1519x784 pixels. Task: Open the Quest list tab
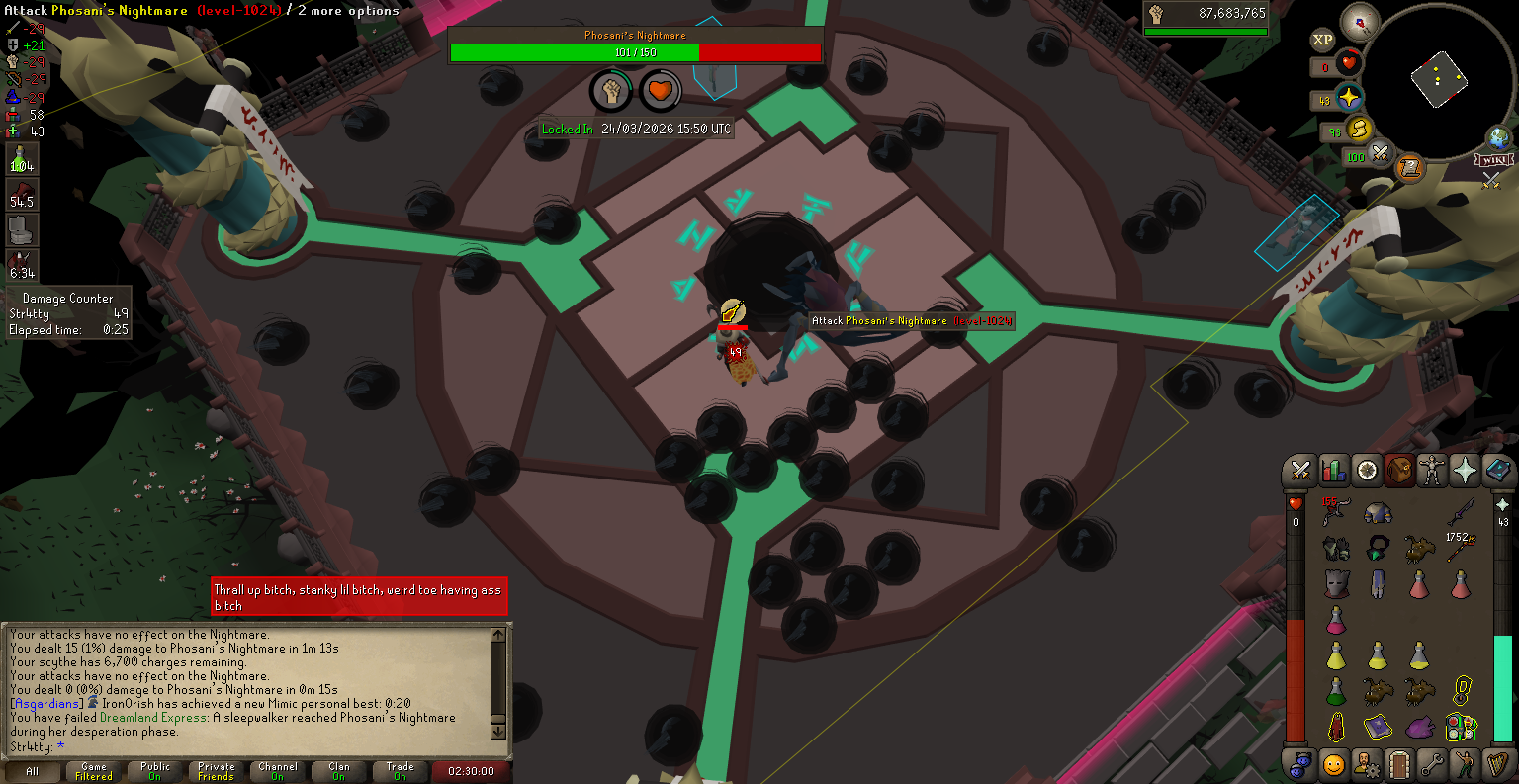pyautogui.click(x=1367, y=471)
